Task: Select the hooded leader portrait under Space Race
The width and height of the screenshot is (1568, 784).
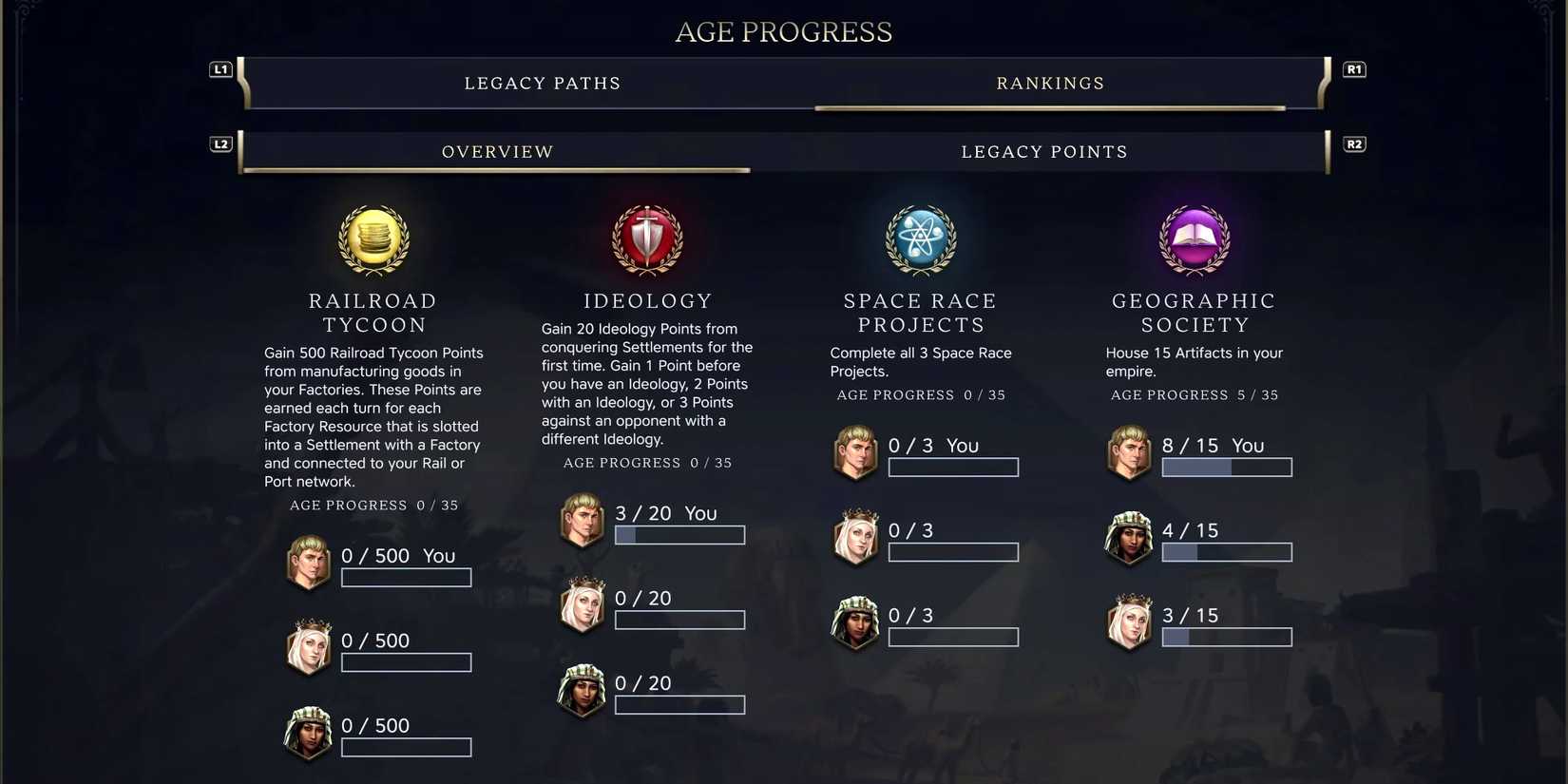Action: pos(855,622)
